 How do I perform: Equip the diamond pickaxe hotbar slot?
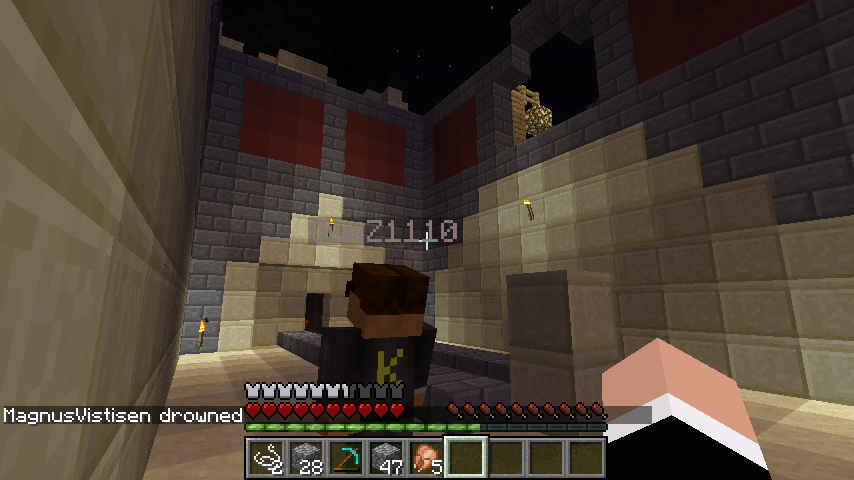[x=346, y=458]
